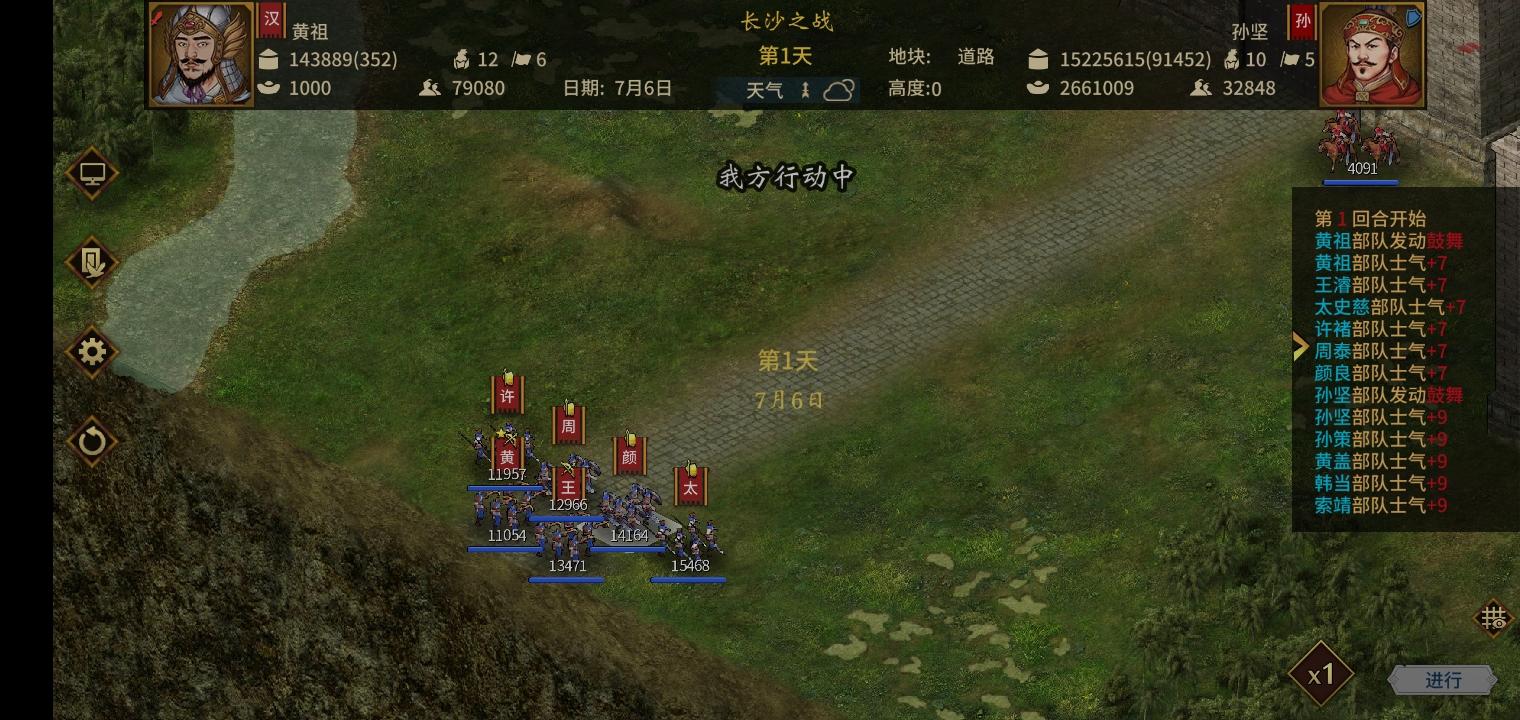The width and height of the screenshot is (1520, 720).
Task: Click the gold coin resource icon showing 143889
Action: (x=269, y=59)
